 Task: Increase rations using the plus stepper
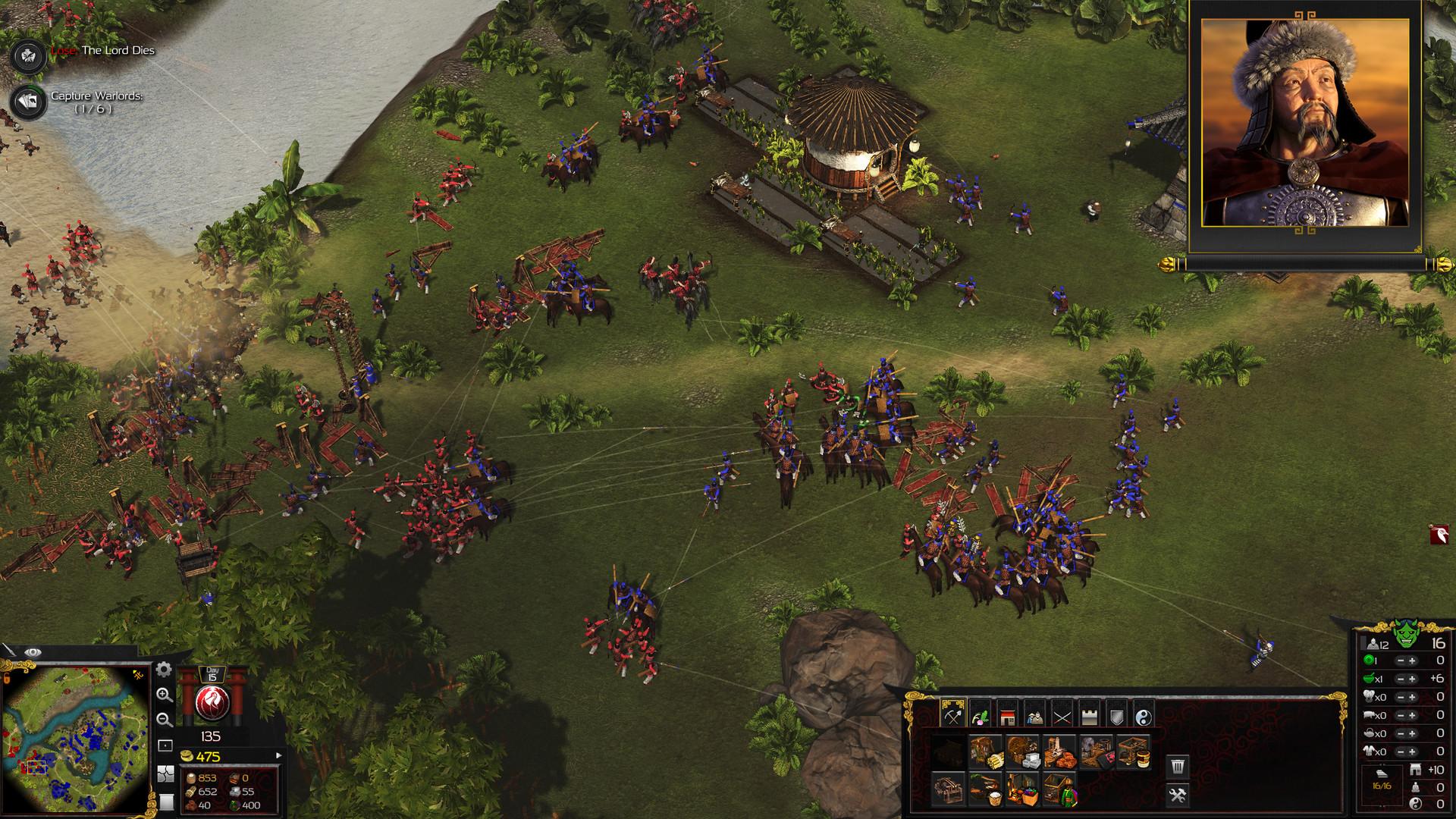(x=1412, y=678)
